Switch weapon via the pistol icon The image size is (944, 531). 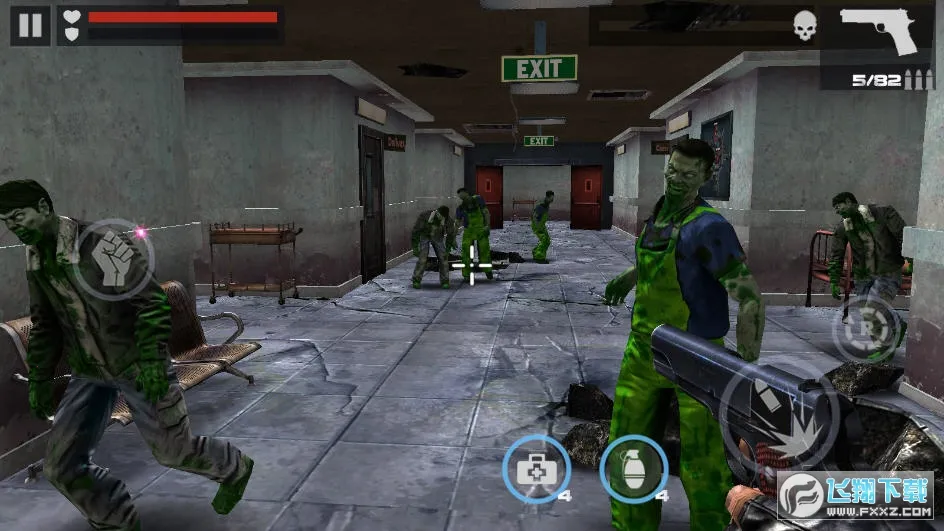(879, 31)
